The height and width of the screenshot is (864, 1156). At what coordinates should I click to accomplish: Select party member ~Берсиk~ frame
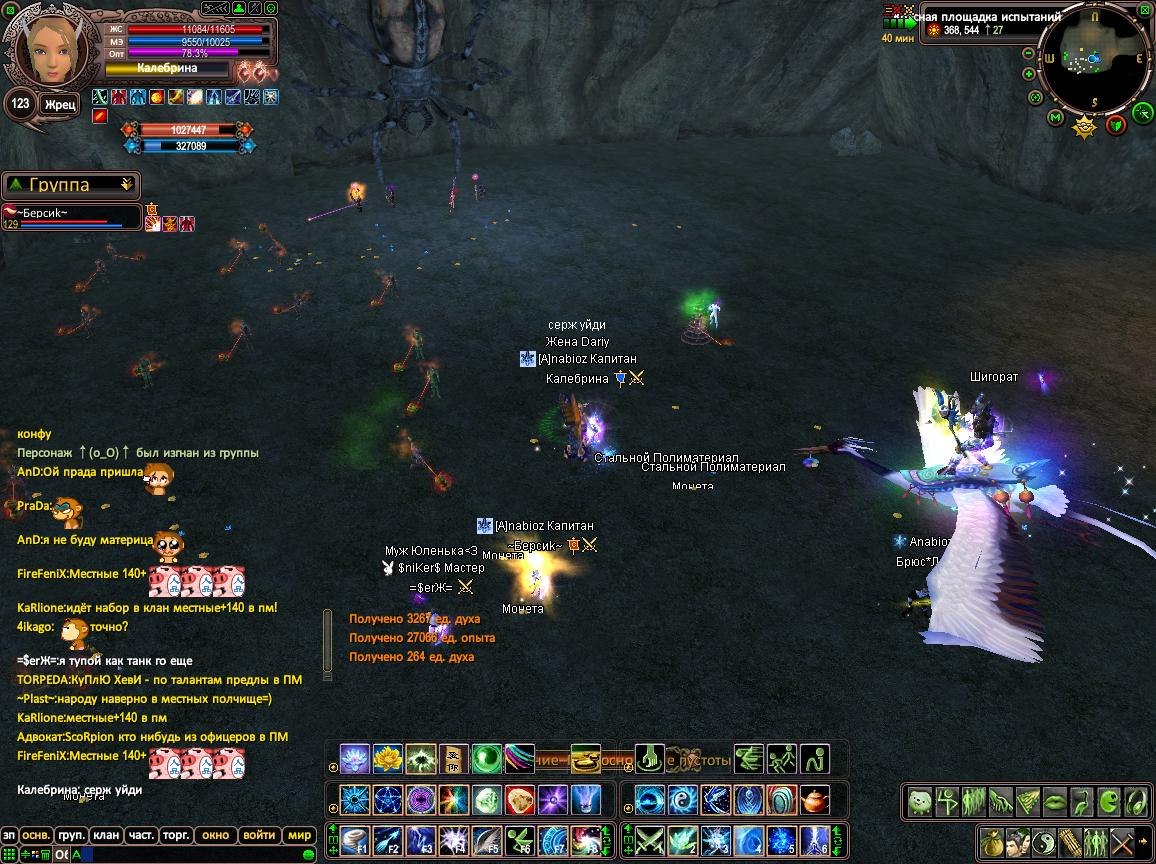tap(70, 216)
